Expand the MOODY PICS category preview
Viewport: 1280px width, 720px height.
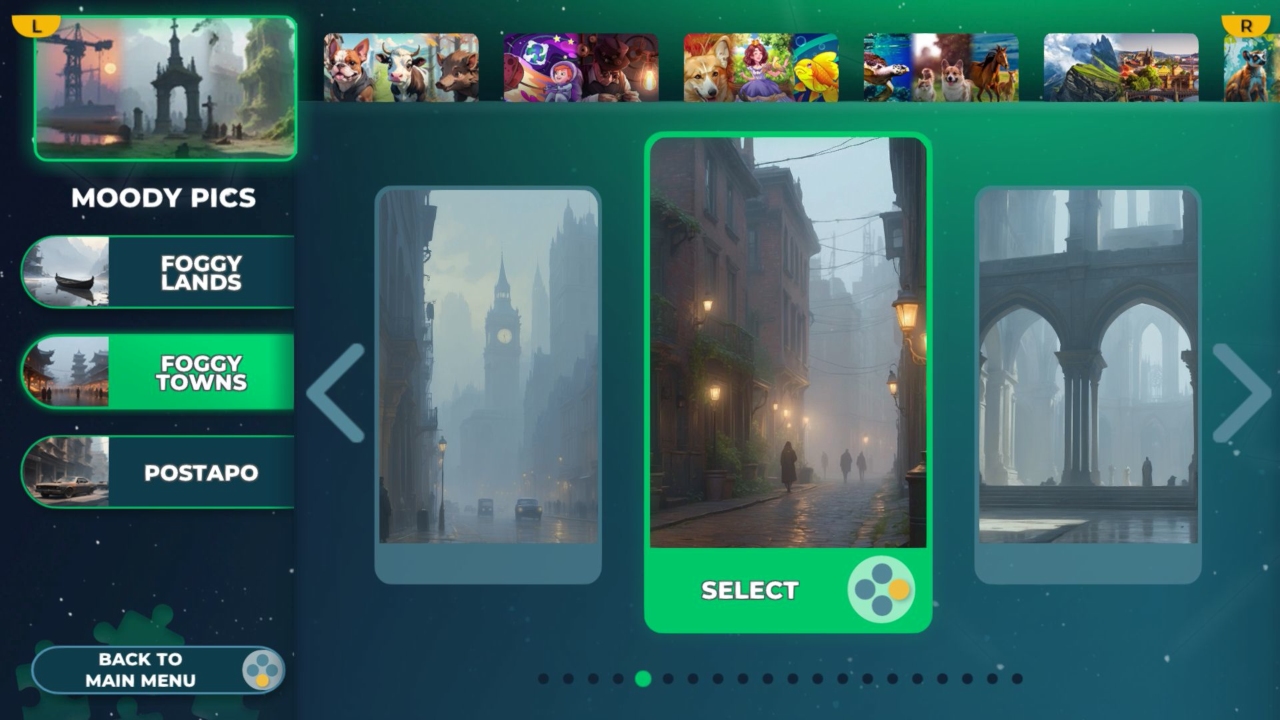click(165, 90)
